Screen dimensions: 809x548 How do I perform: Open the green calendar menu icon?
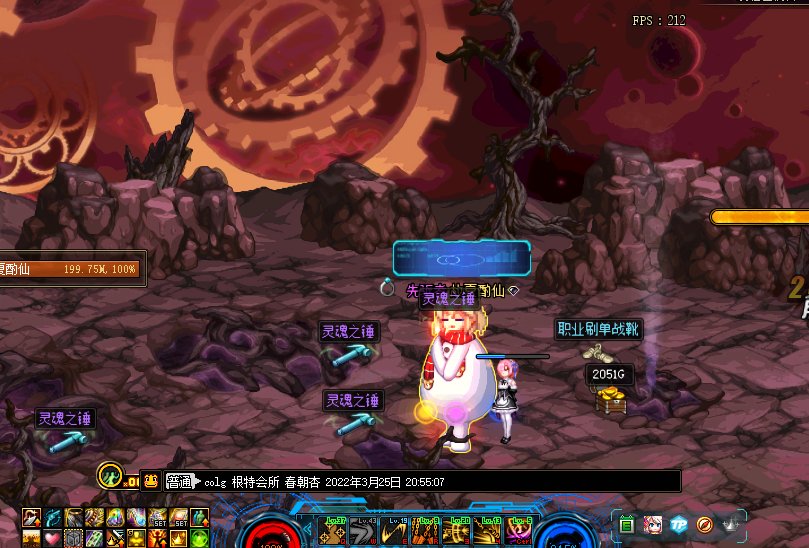tap(627, 524)
